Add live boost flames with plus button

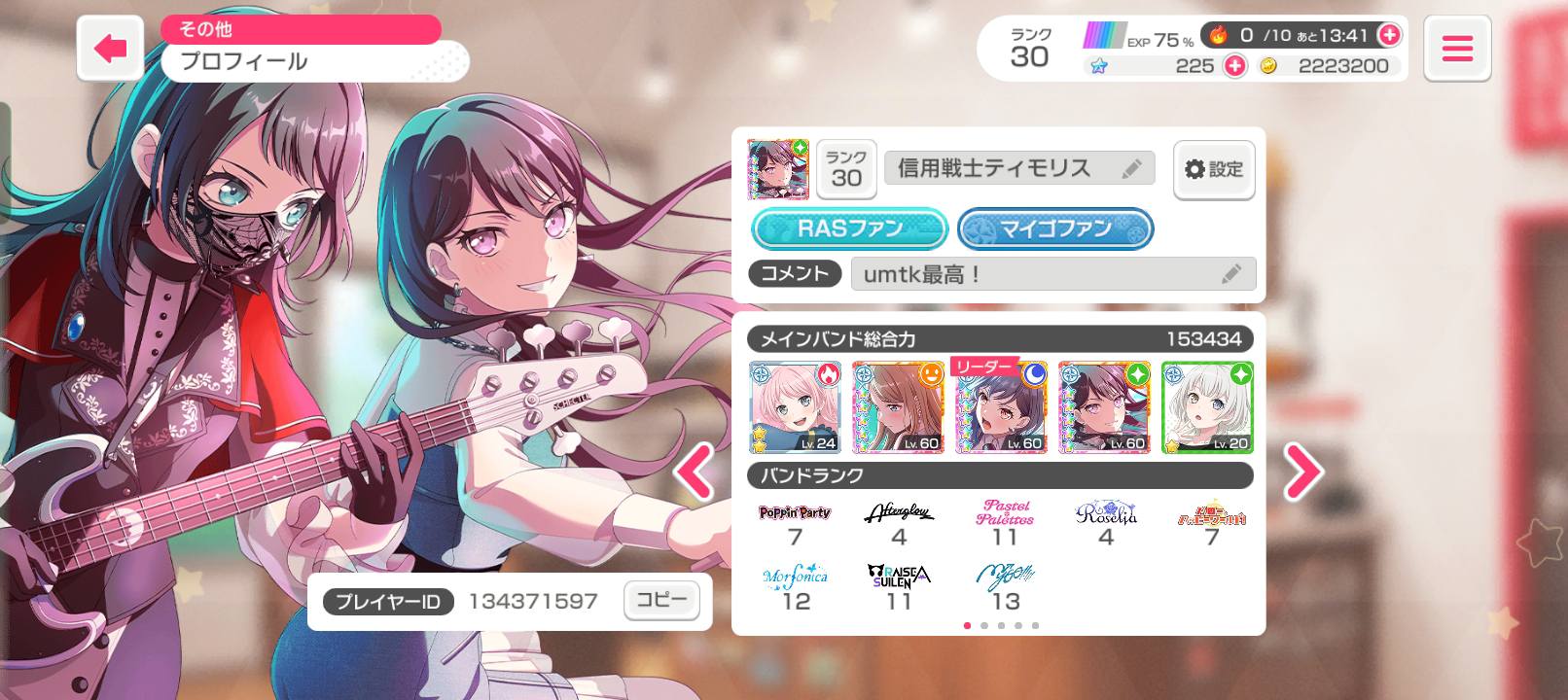point(1389,35)
